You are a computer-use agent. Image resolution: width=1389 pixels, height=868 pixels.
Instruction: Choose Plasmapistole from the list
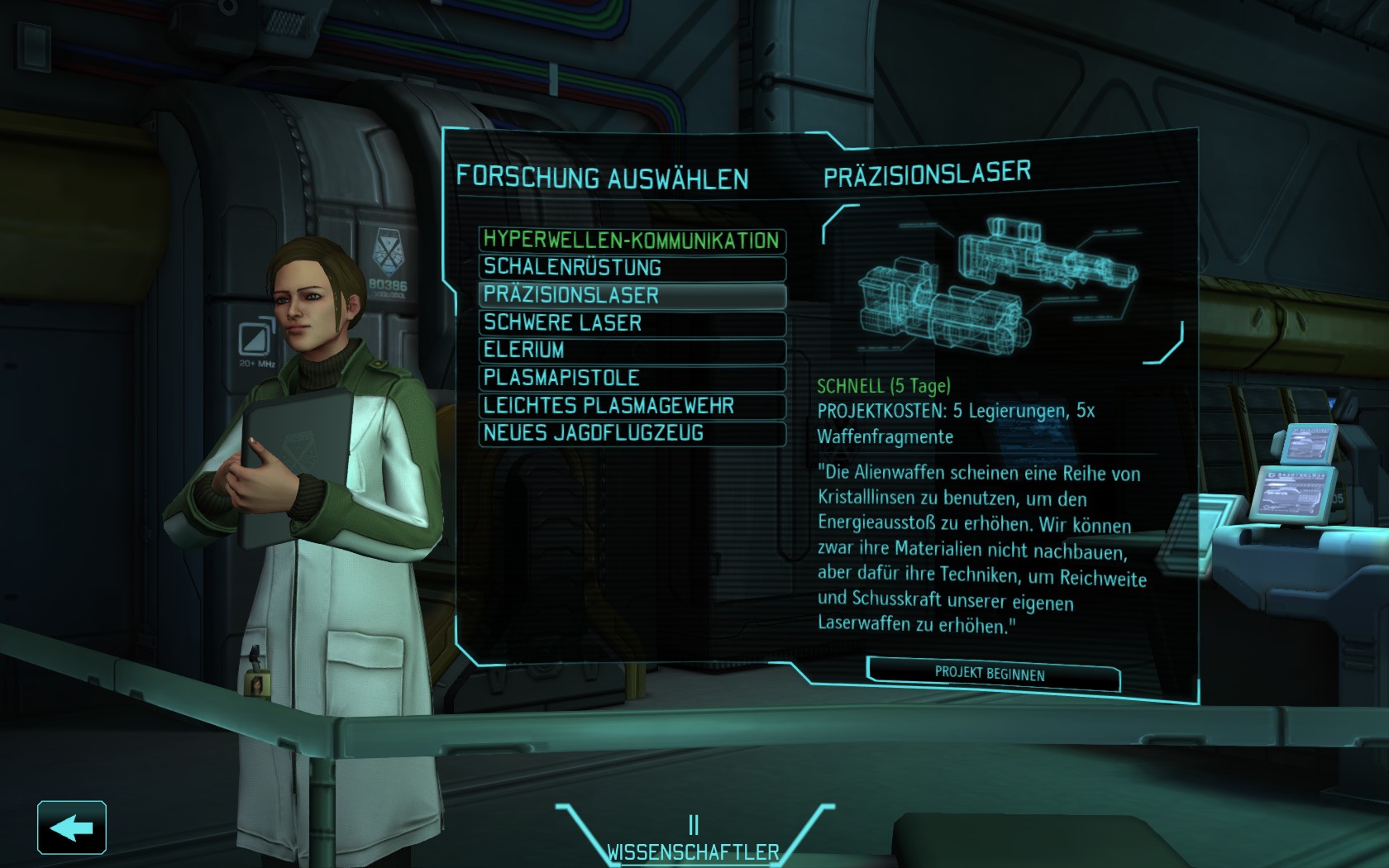632,379
